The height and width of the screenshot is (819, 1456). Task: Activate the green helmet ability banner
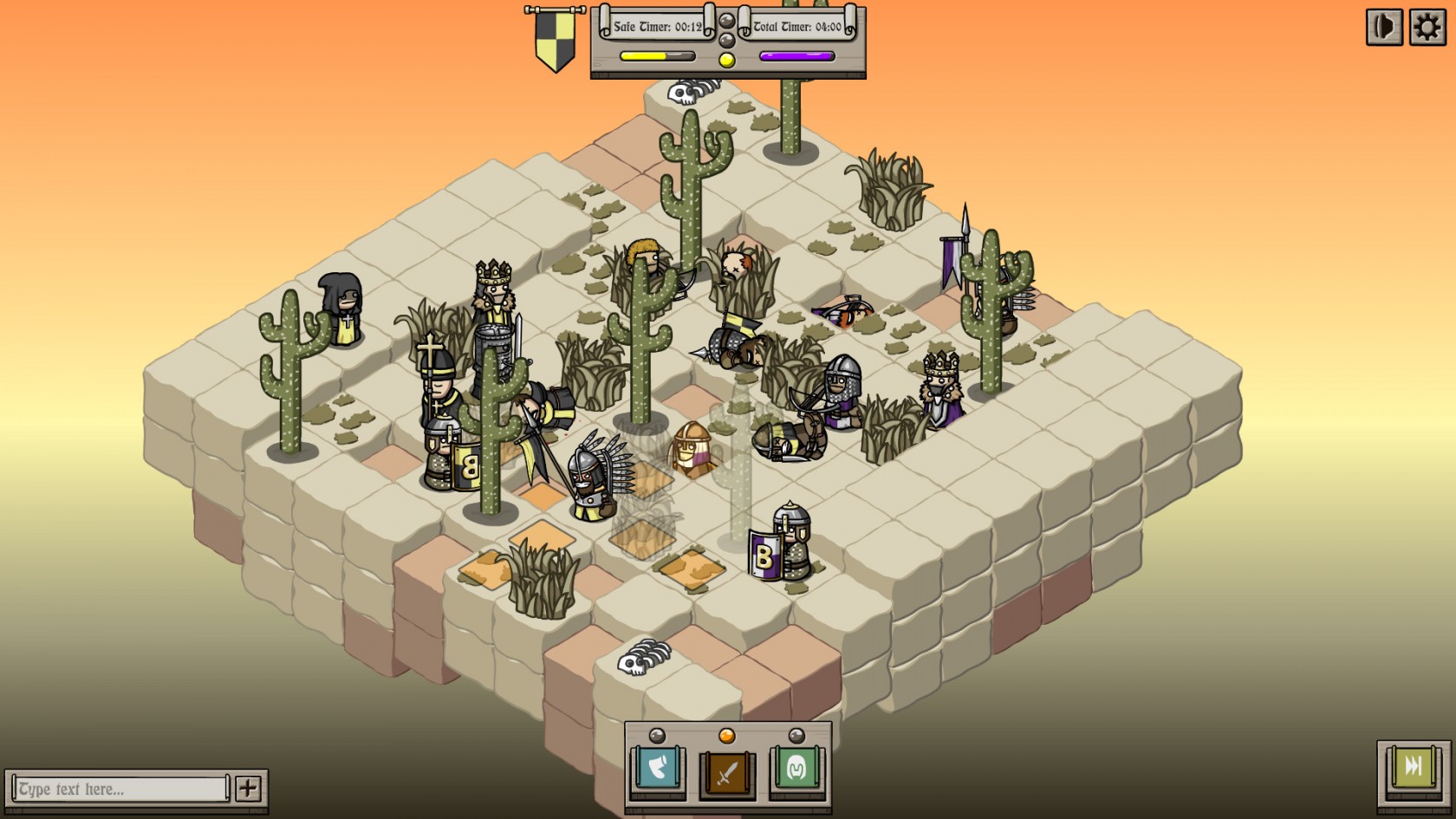tap(796, 770)
